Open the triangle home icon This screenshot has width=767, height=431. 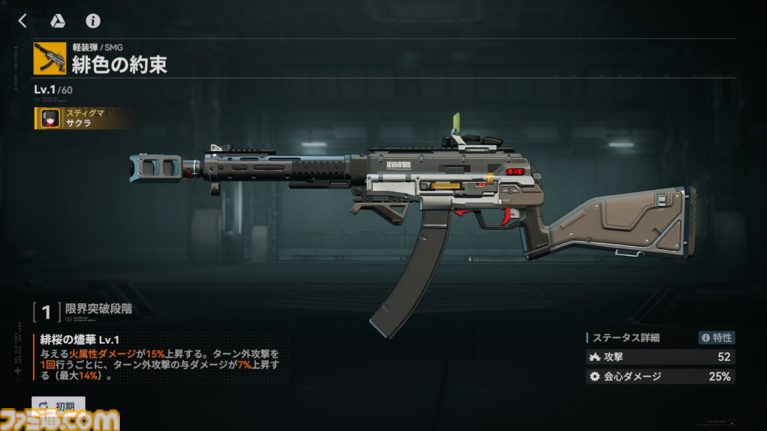point(57,20)
